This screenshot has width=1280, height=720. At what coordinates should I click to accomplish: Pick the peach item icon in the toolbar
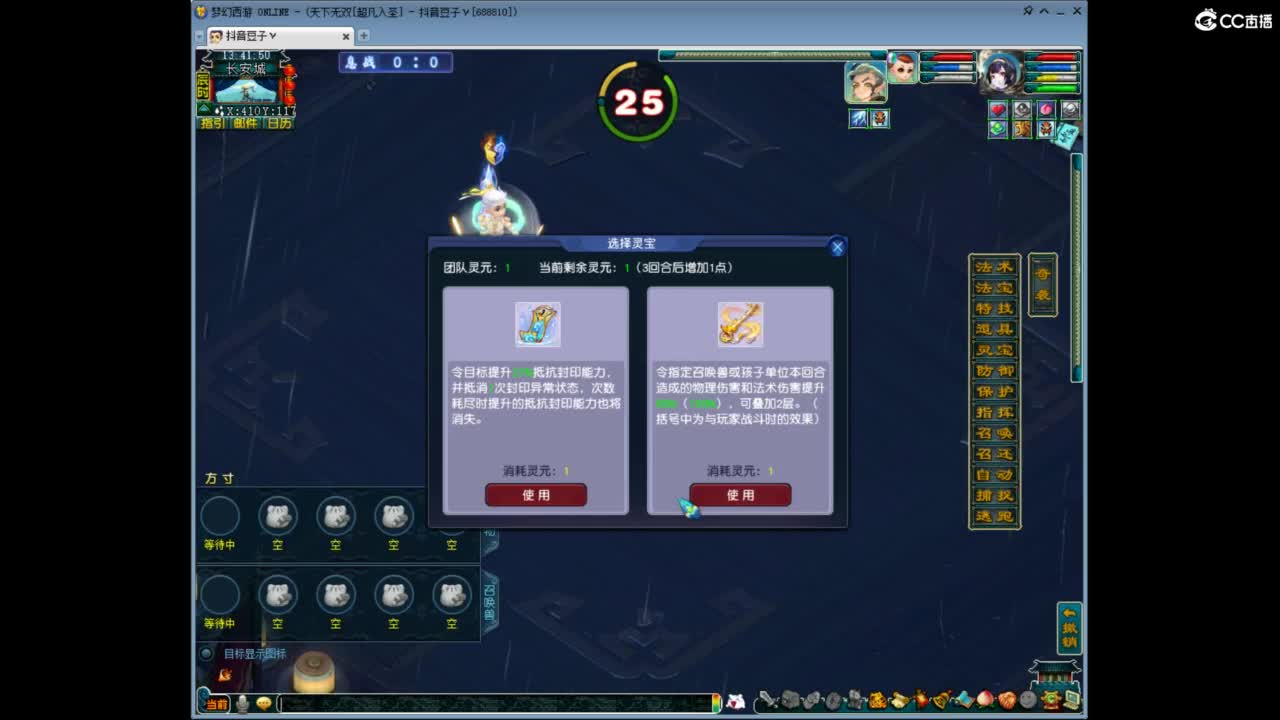(982, 701)
